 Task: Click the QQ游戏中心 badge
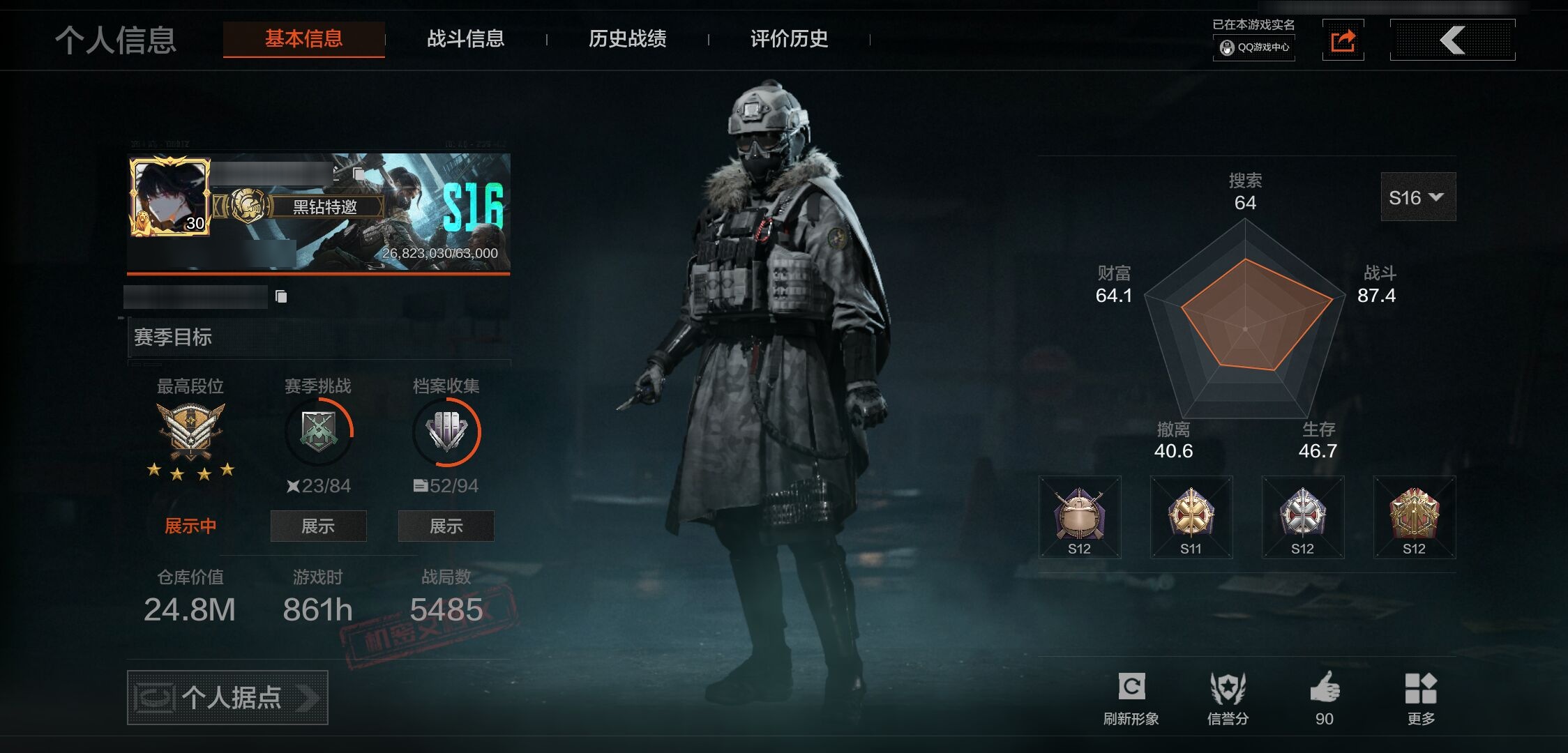click(1254, 47)
